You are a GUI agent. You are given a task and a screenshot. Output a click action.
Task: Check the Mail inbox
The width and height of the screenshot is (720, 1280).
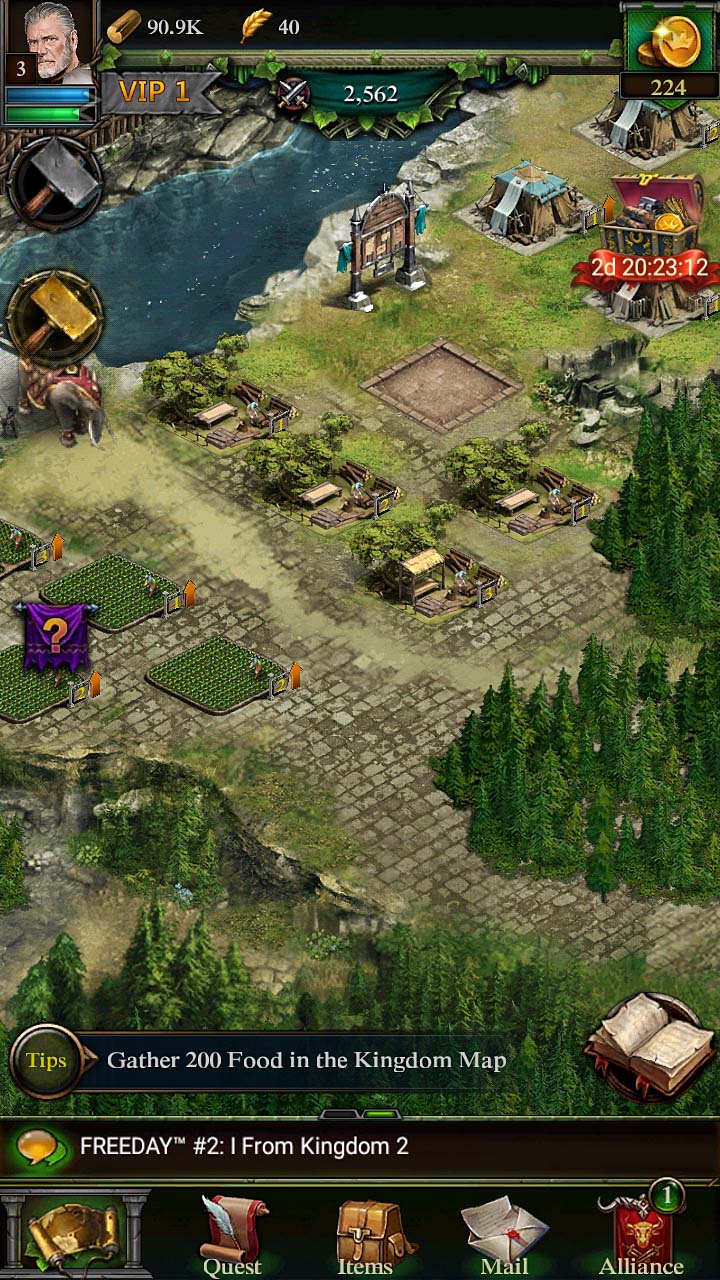tap(504, 1237)
